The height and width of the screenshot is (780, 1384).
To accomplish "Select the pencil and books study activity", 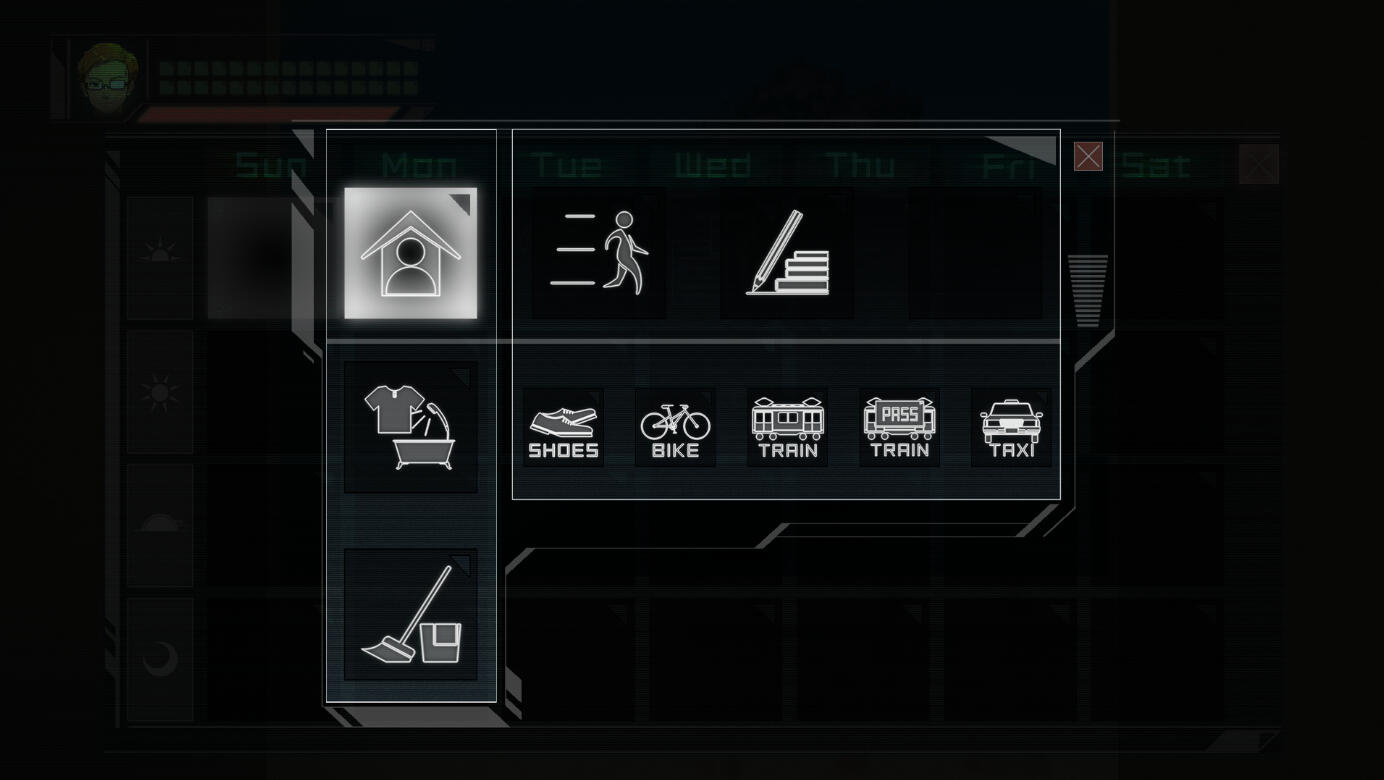I will point(787,253).
